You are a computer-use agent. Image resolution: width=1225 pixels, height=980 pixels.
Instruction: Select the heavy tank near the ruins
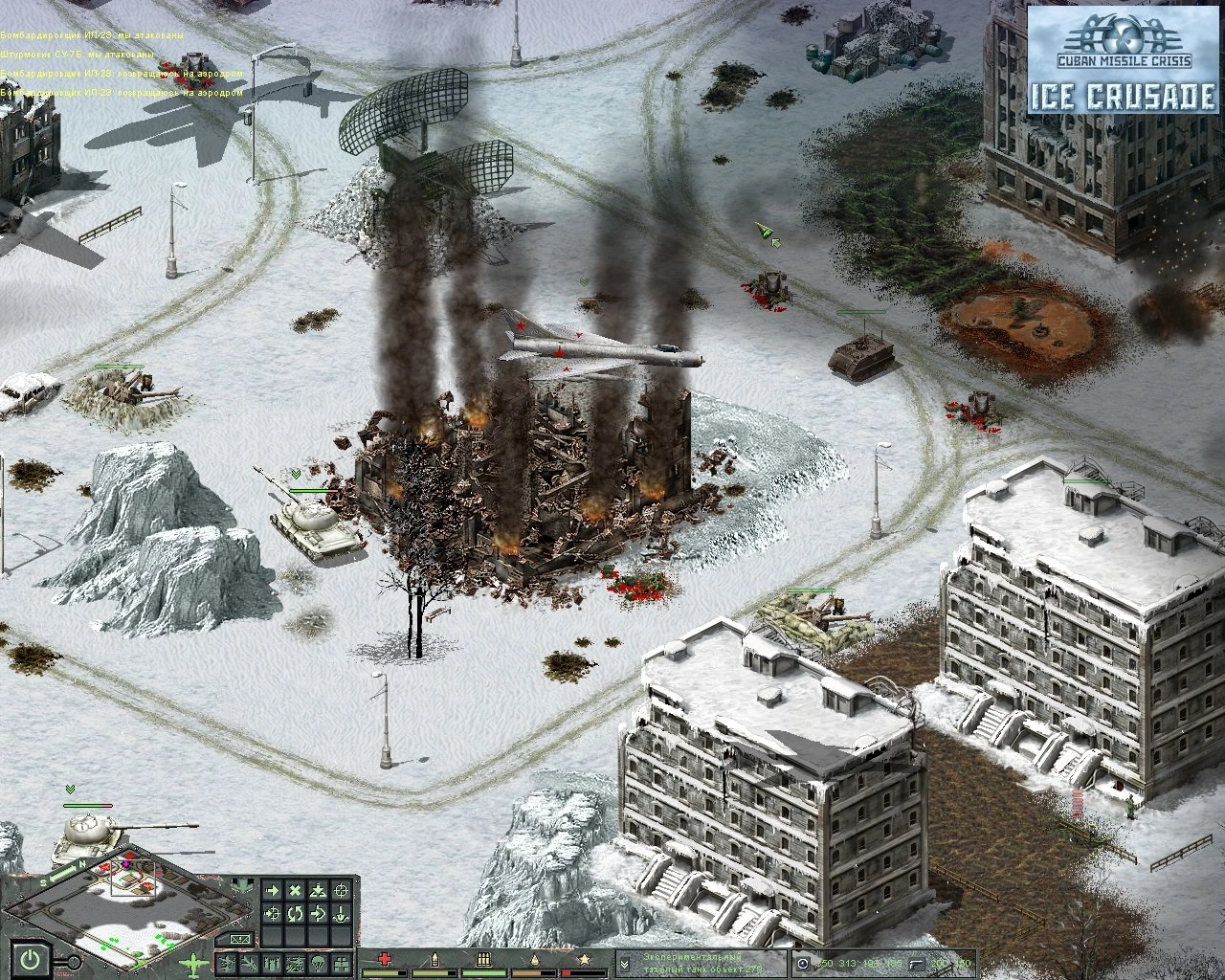tap(314, 523)
